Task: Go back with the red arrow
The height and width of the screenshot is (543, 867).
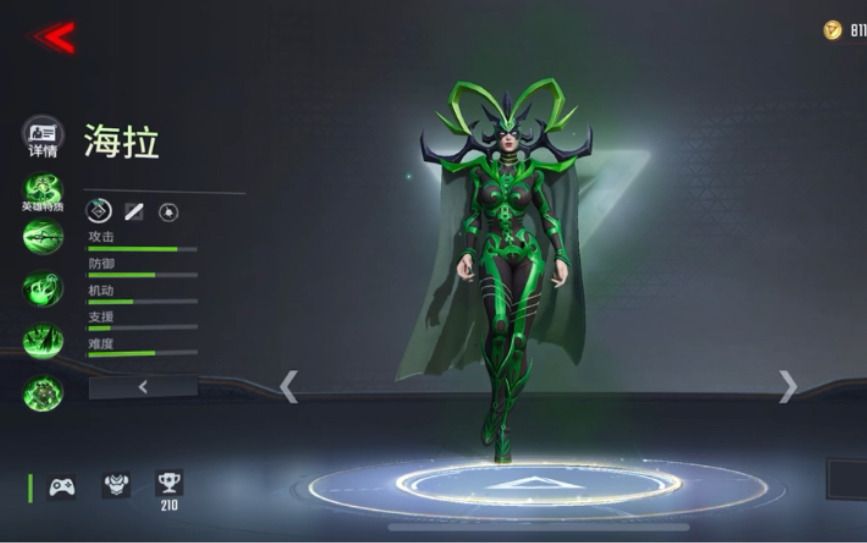Action: tap(55, 38)
